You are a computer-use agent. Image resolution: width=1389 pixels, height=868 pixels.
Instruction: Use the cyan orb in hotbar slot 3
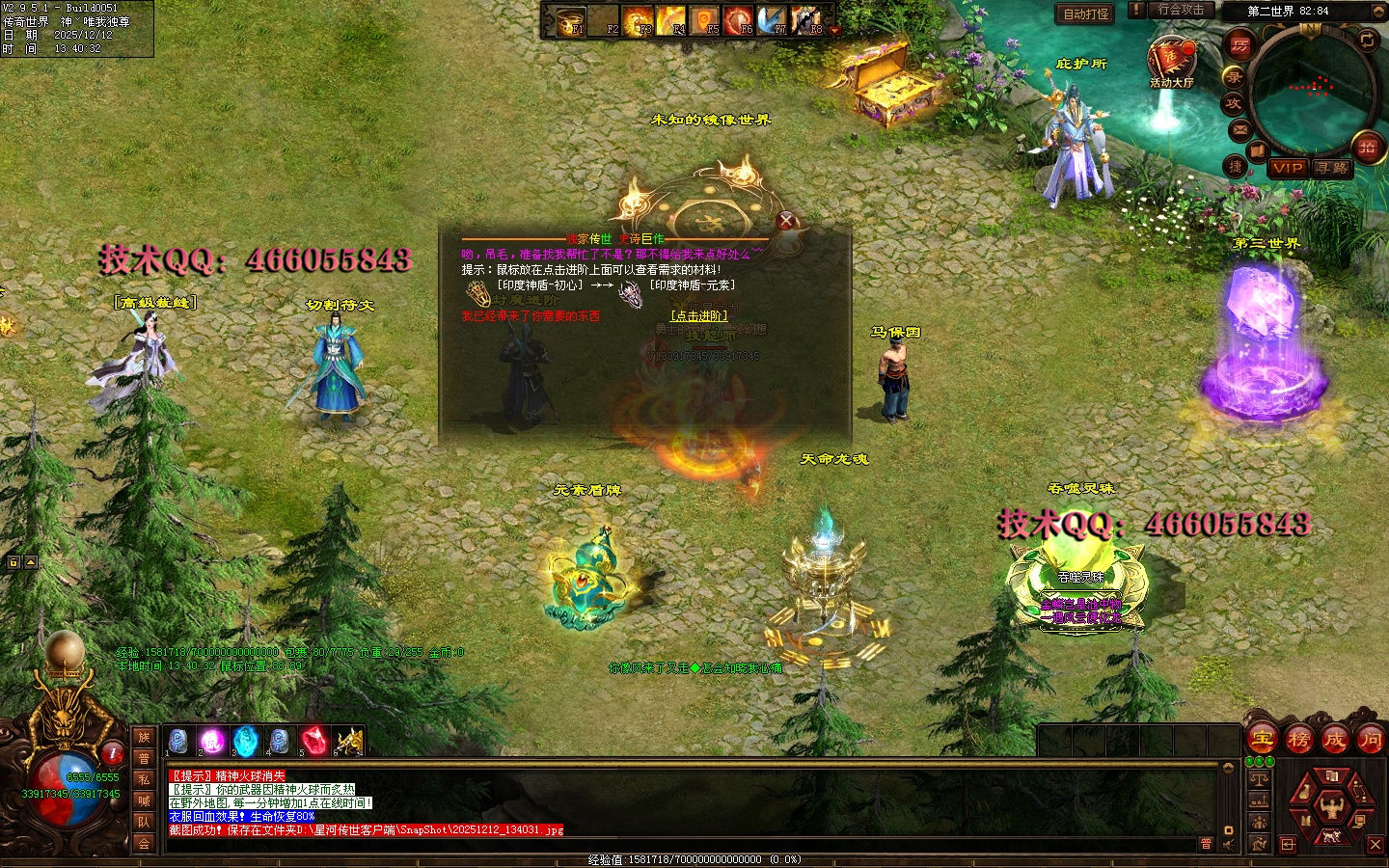(x=246, y=741)
